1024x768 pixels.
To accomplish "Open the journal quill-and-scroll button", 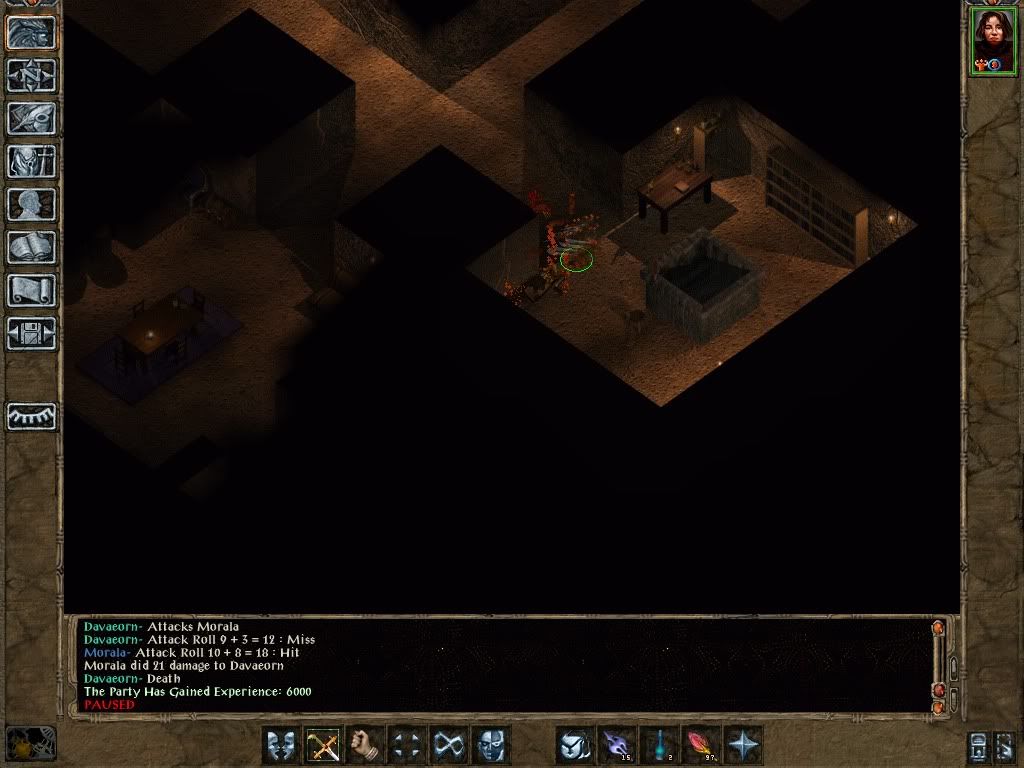I will (31, 118).
